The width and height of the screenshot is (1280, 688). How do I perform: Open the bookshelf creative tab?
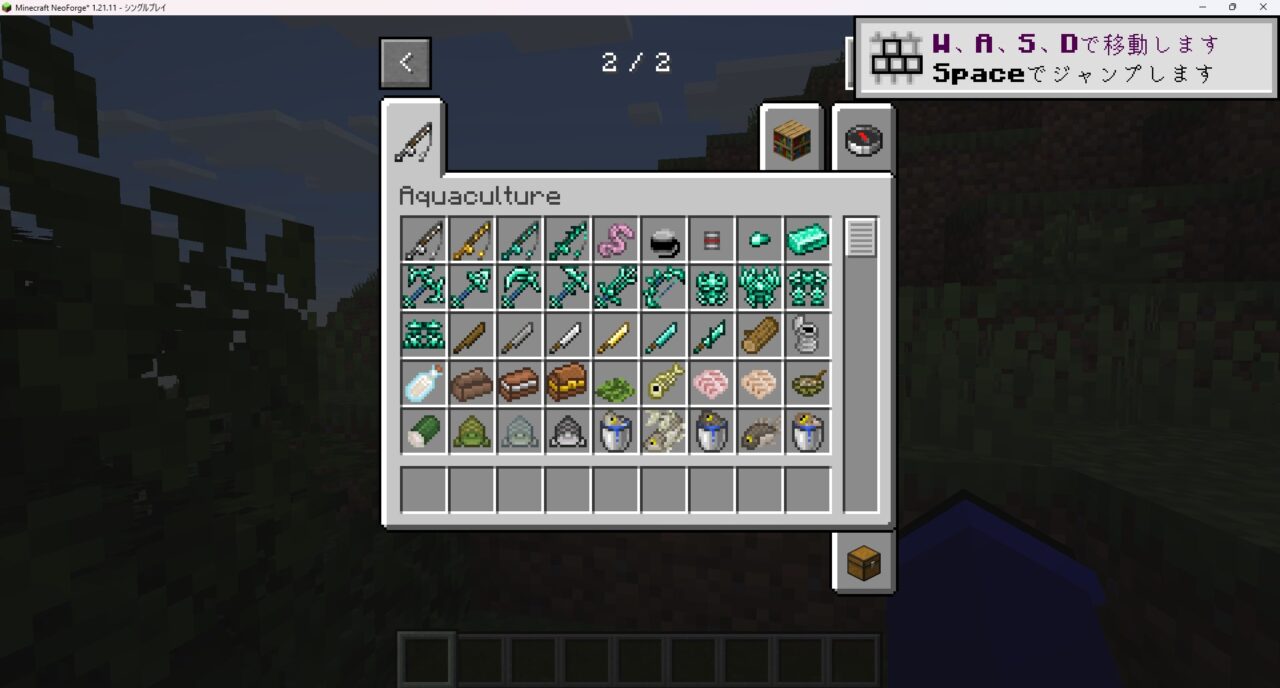tap(791, 140)
